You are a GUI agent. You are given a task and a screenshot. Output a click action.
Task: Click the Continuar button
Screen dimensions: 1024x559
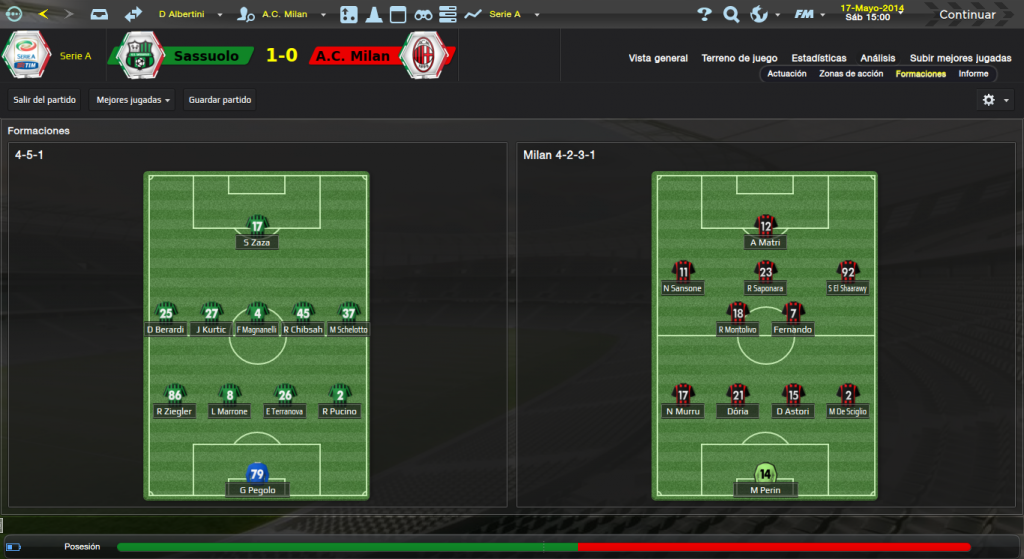966,15
